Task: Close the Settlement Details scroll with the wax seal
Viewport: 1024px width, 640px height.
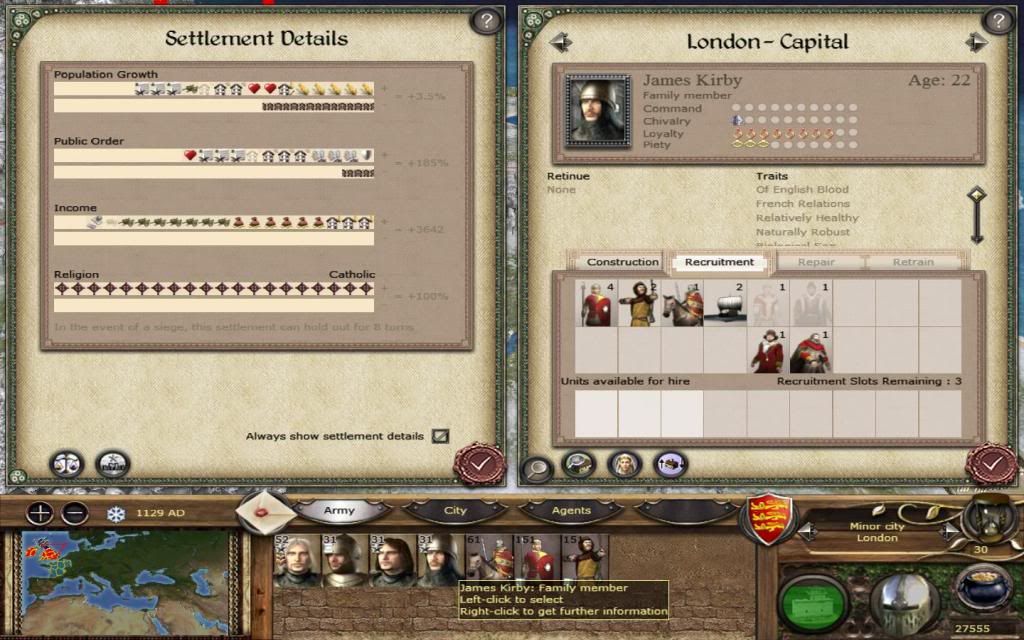Action: click(x=479, y=464)
